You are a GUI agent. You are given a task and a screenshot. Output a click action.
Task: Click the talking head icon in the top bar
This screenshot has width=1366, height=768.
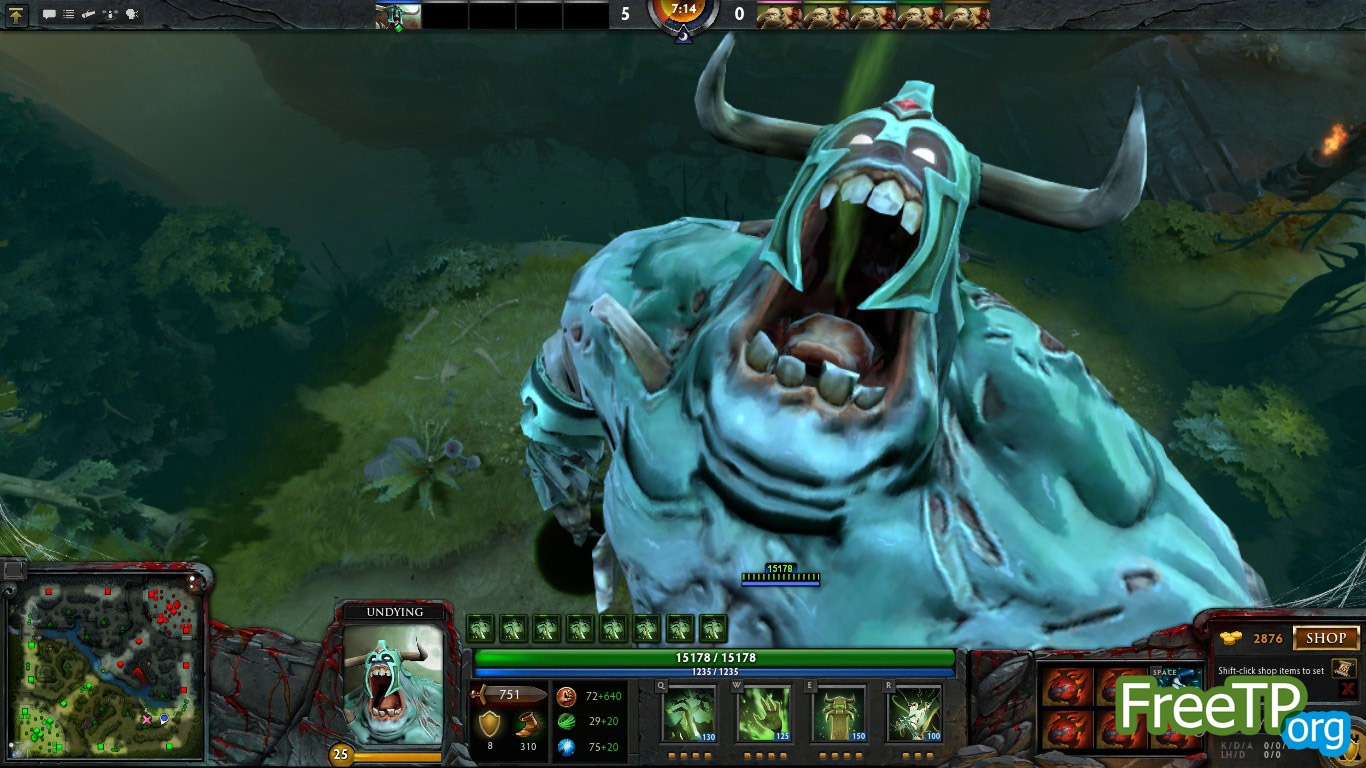click(x=132, y=15)
